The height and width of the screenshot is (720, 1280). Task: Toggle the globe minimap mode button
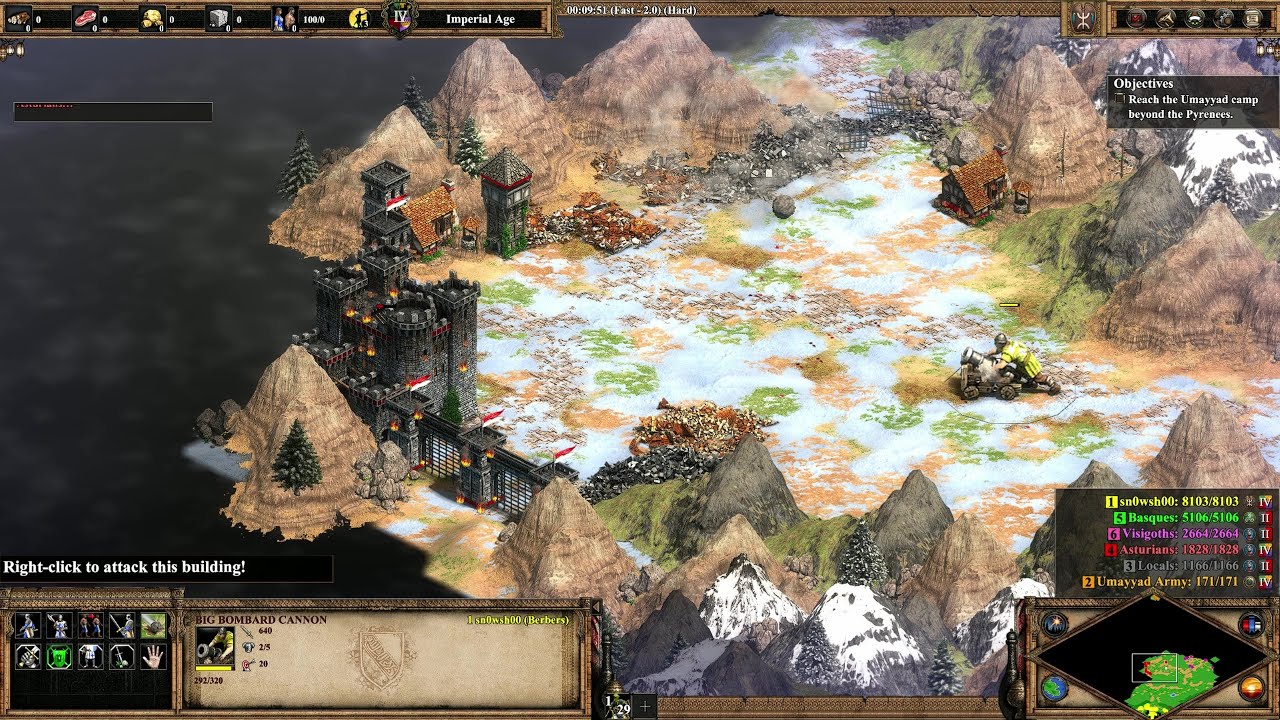point(1054,688)
